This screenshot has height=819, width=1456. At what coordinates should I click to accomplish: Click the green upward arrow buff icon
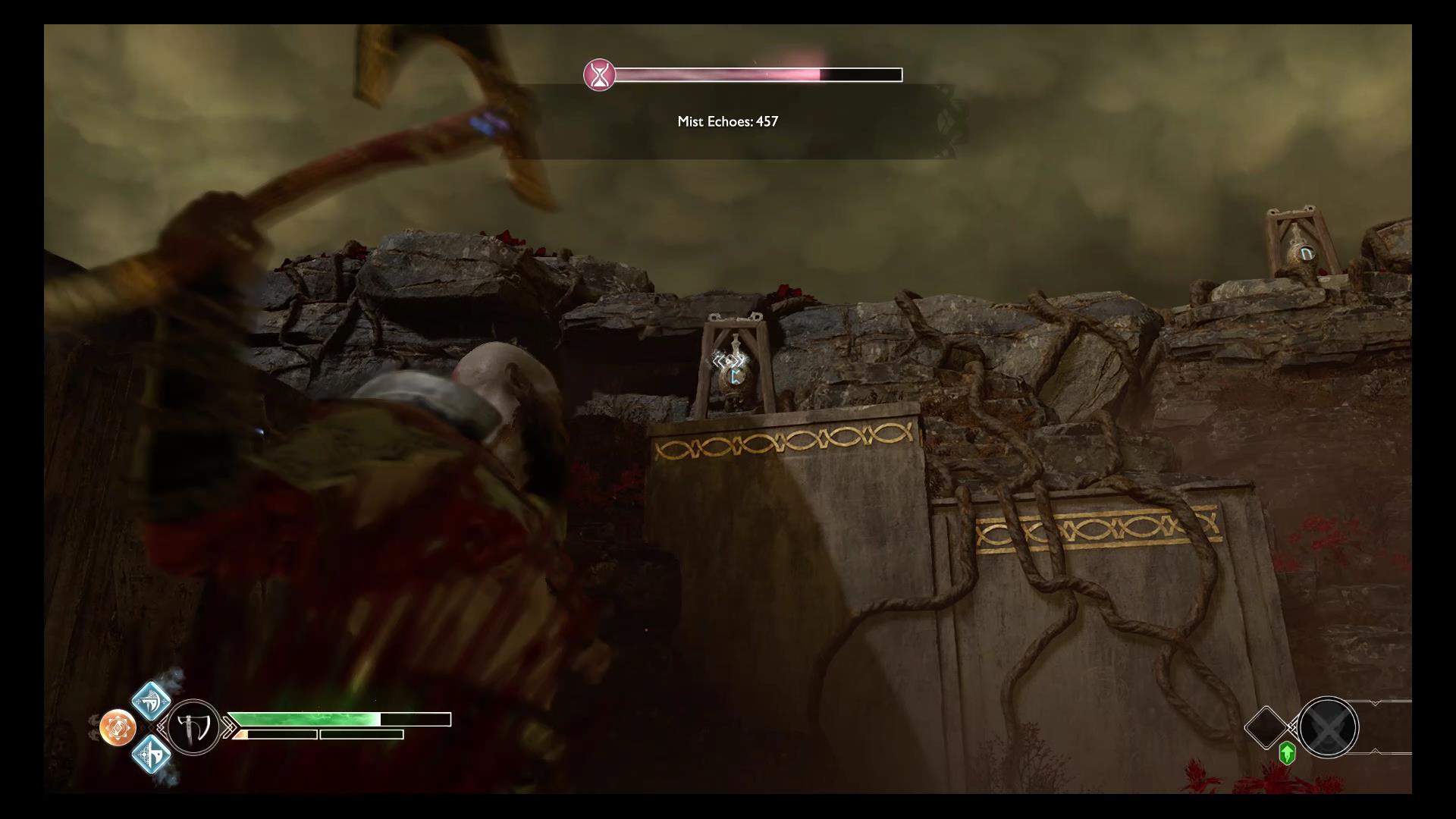click(1287, 753)
